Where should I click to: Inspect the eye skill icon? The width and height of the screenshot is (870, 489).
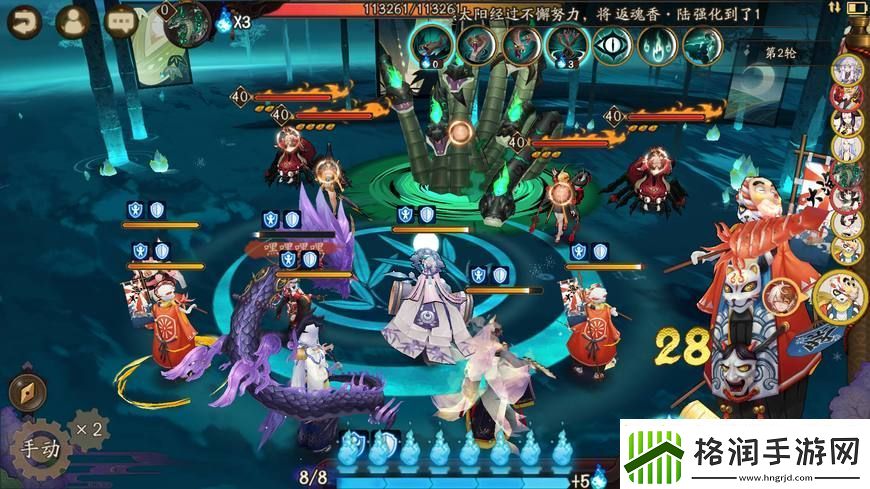coord(613,45)
